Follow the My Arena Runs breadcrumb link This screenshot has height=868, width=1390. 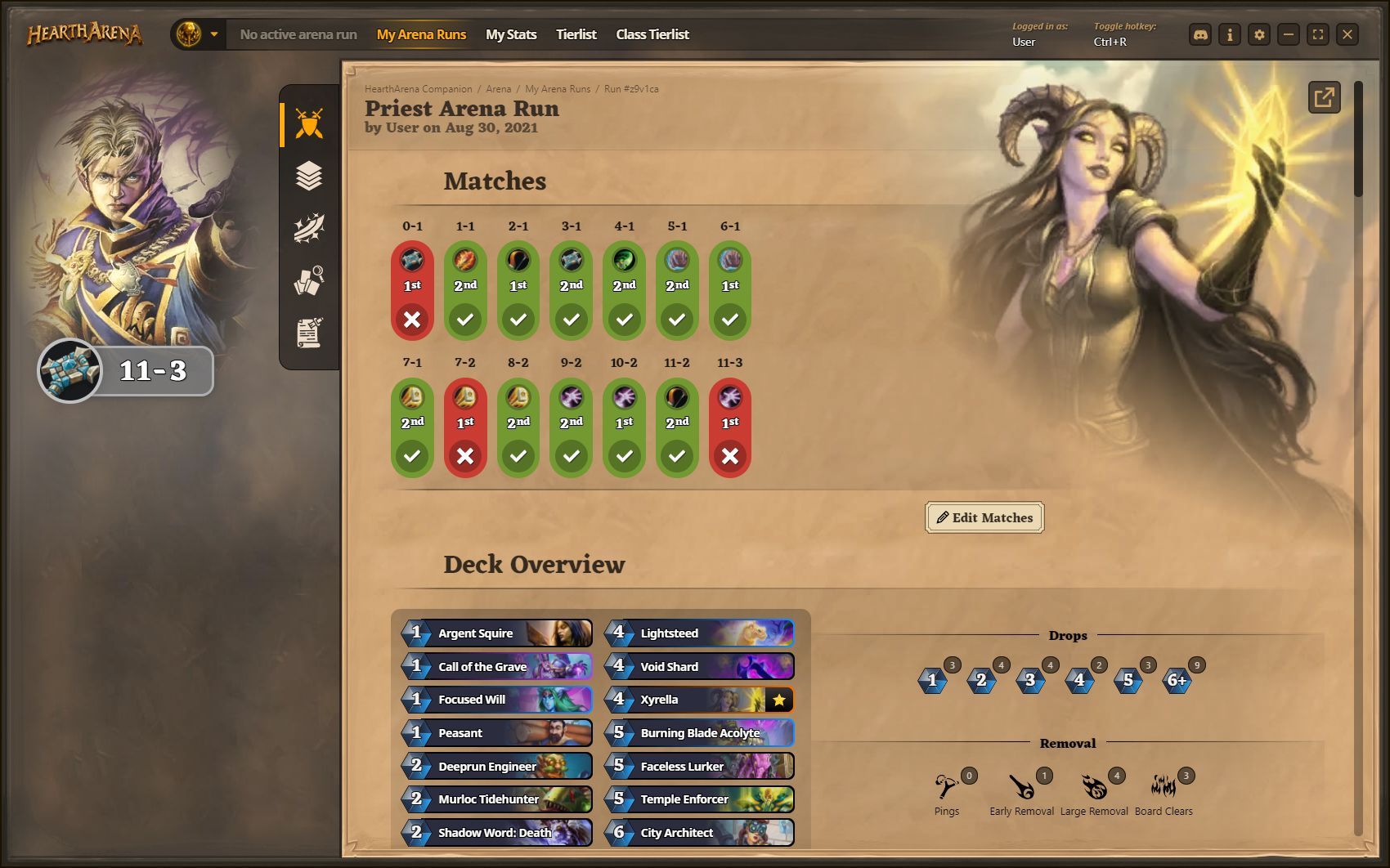coord(557,88)
